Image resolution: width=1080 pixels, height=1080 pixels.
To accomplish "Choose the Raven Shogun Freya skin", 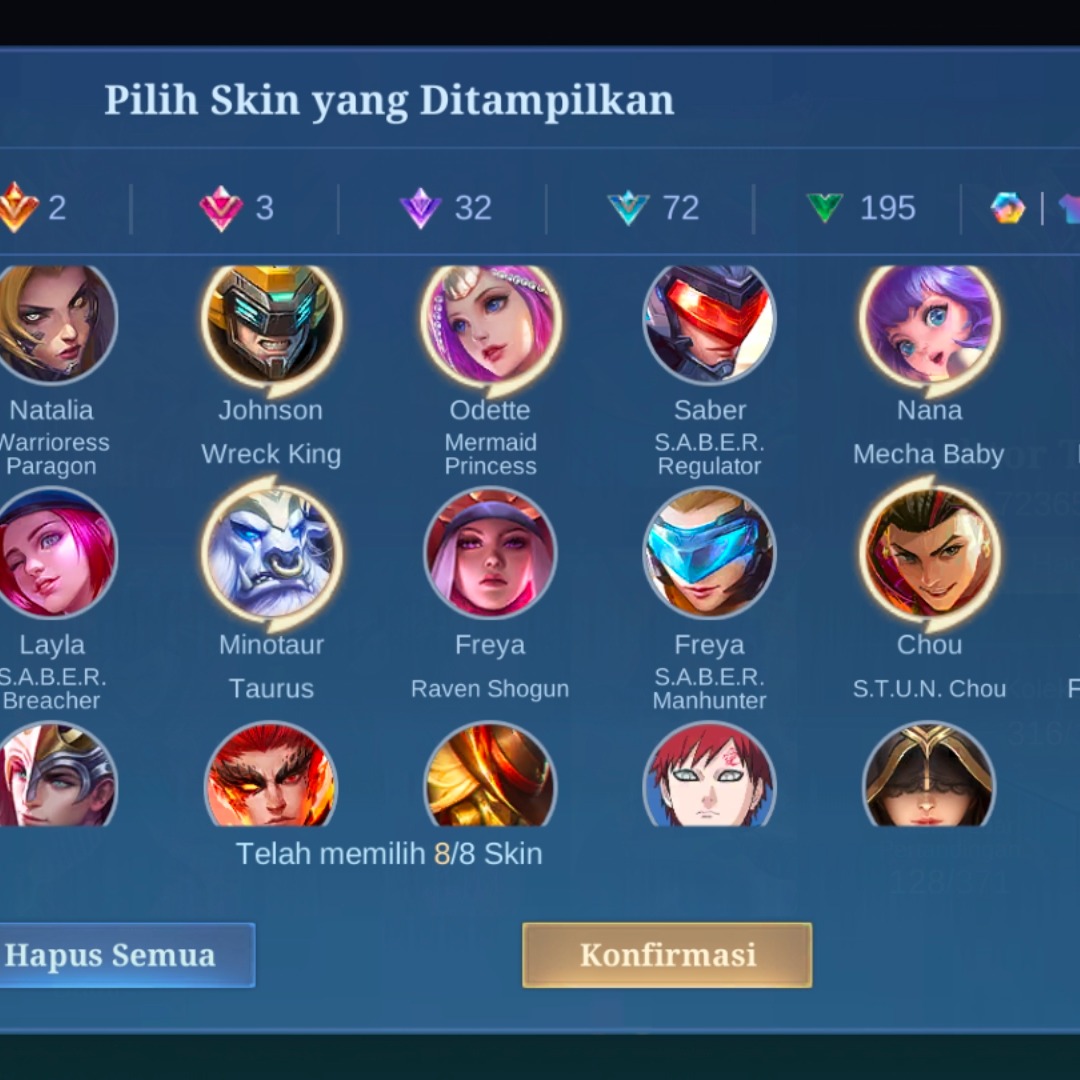I will (x=490, y=553).
